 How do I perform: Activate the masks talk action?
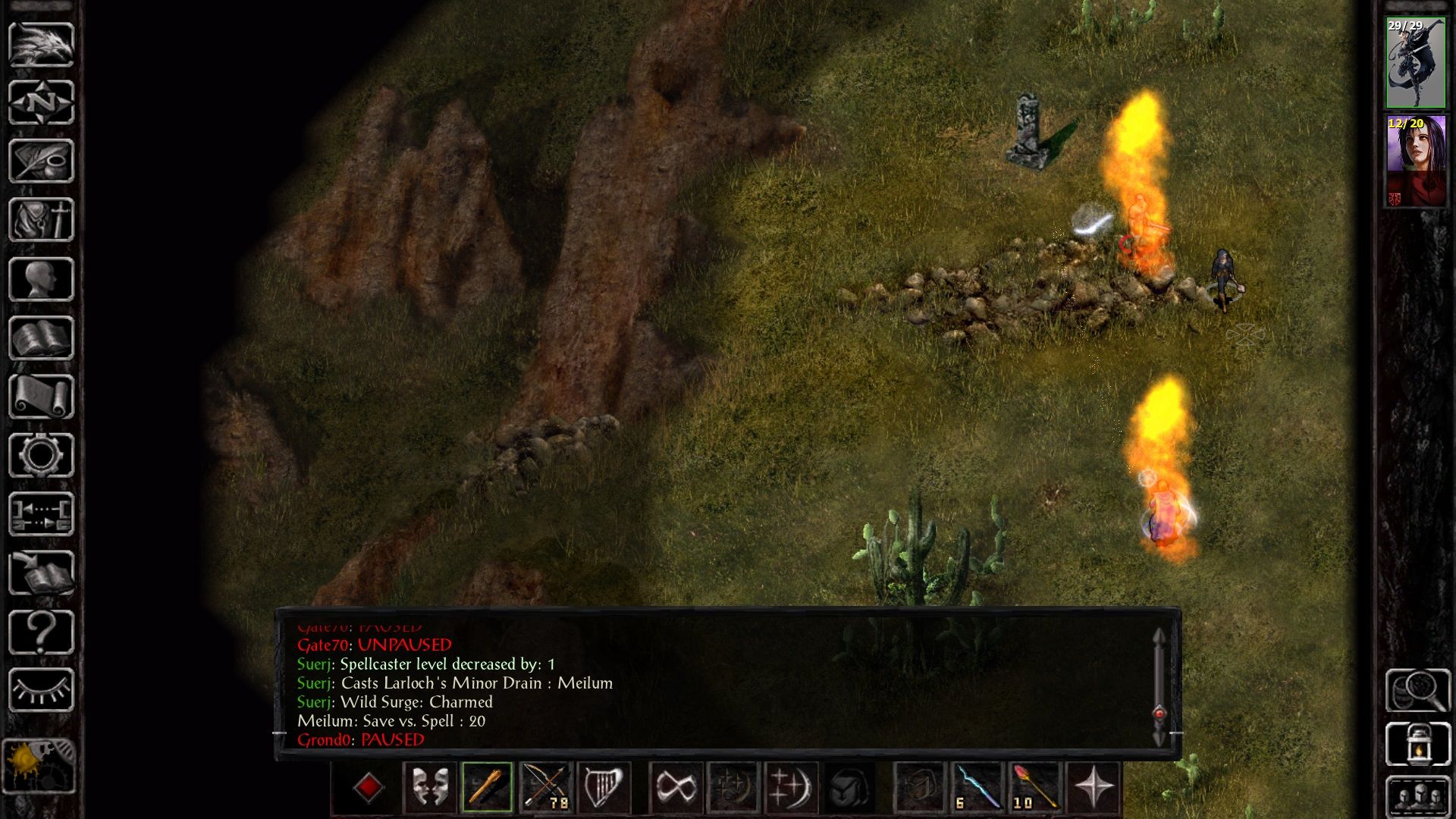[429, 787]
